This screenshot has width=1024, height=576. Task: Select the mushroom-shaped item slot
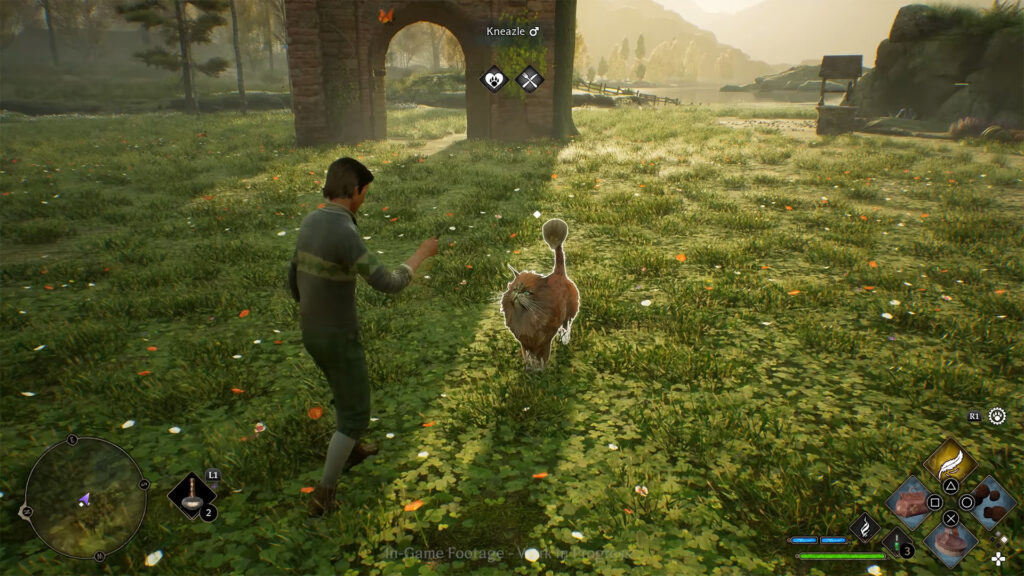191,495
